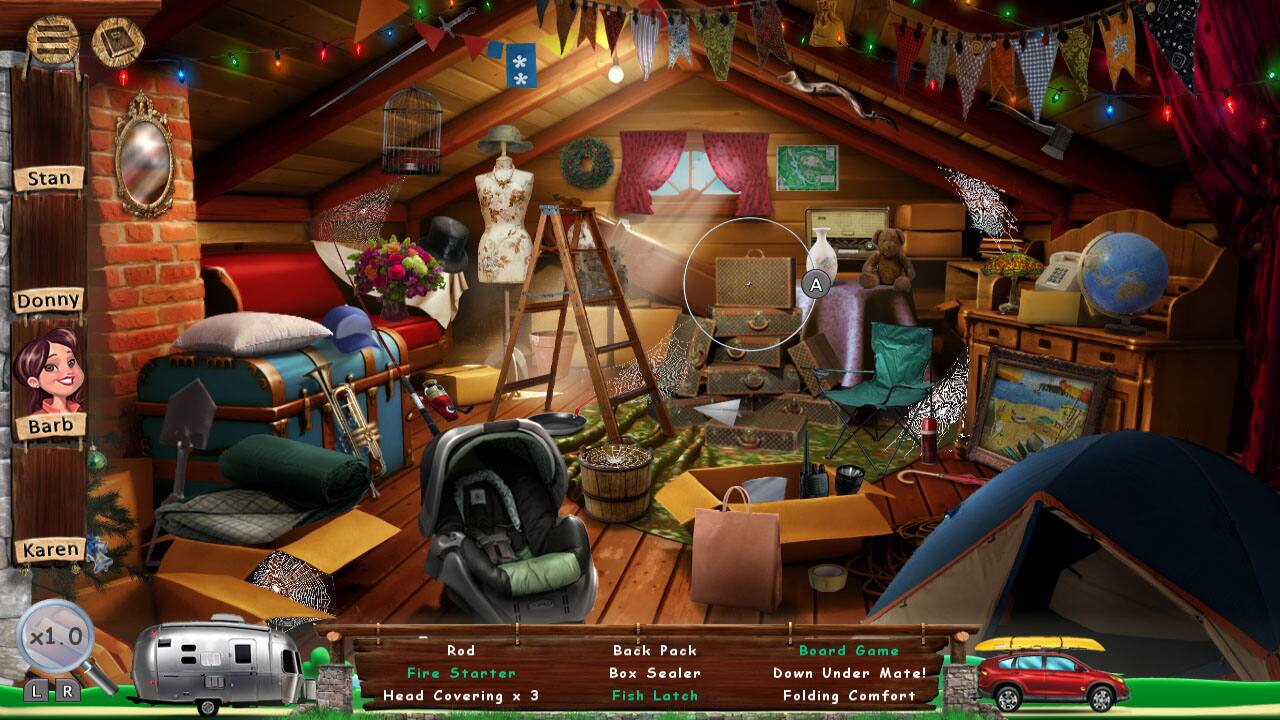Open the journal book icon
1280x720 pixels.
pyautogui.click(x=119, y=38)
